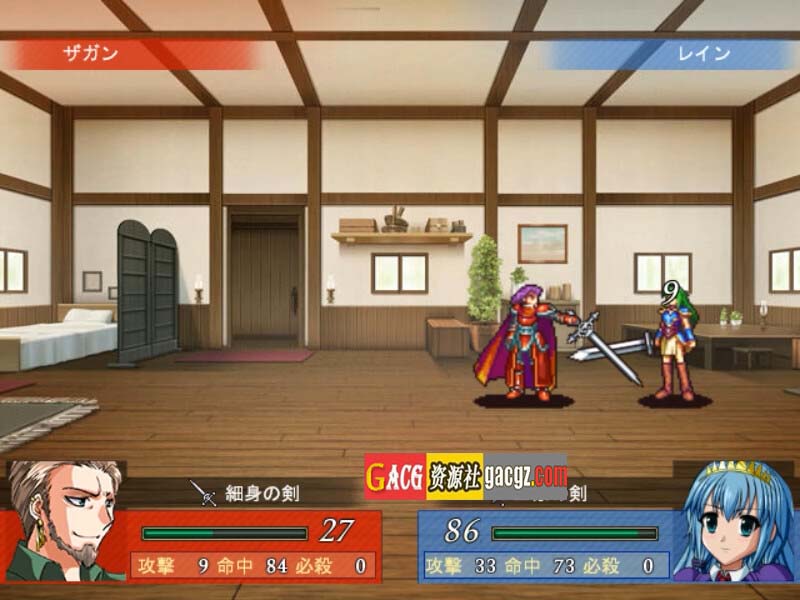Click the red ザガン name banner
Viewport: 800px width, 600px height.
[x=132, y=54]
